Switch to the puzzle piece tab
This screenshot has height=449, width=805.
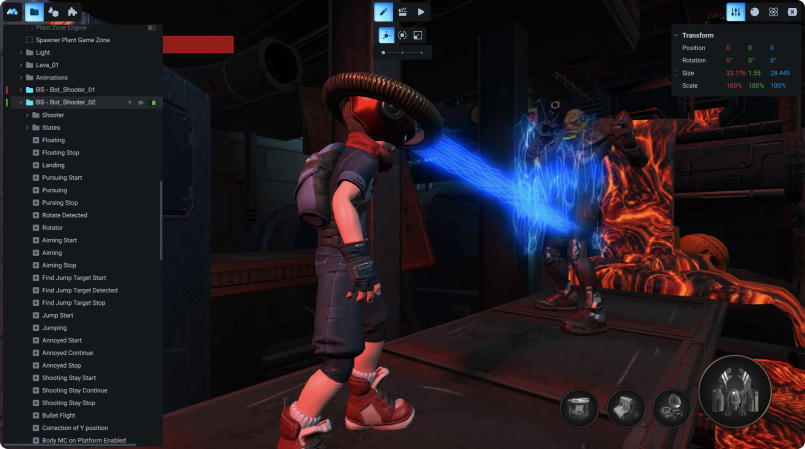(73, 12)
